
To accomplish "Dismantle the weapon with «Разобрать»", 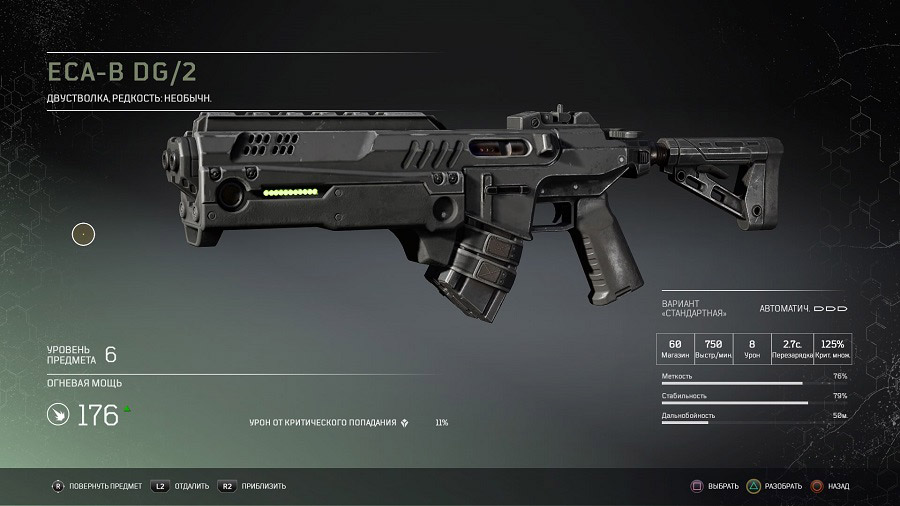I will tap(774, 486).
